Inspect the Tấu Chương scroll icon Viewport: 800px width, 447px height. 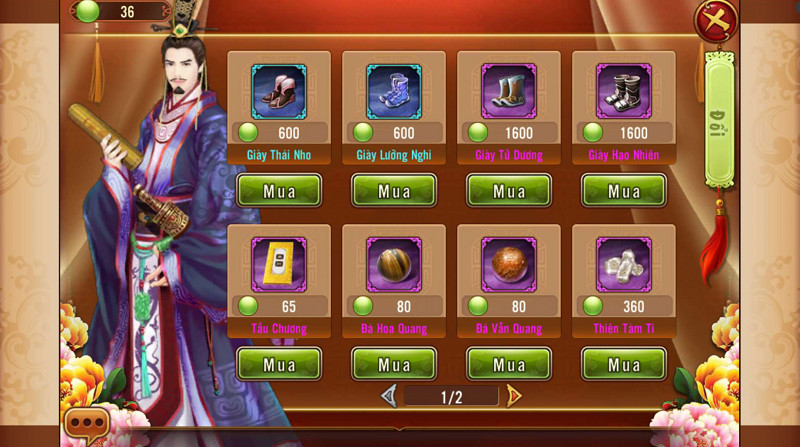pyautogui.click(x=279, y=265)
